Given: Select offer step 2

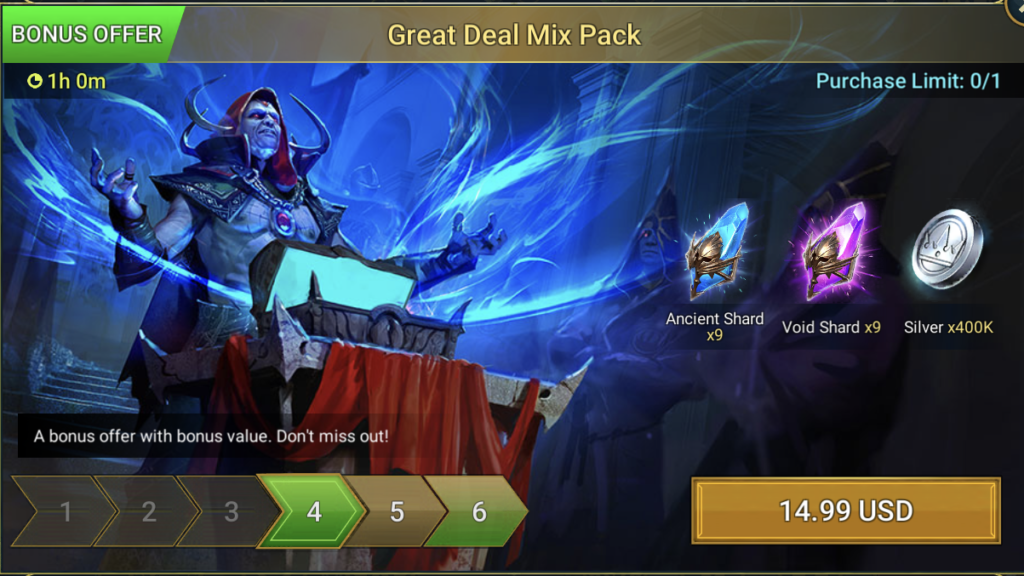Looking at the screenshot, I should point(148,512).
